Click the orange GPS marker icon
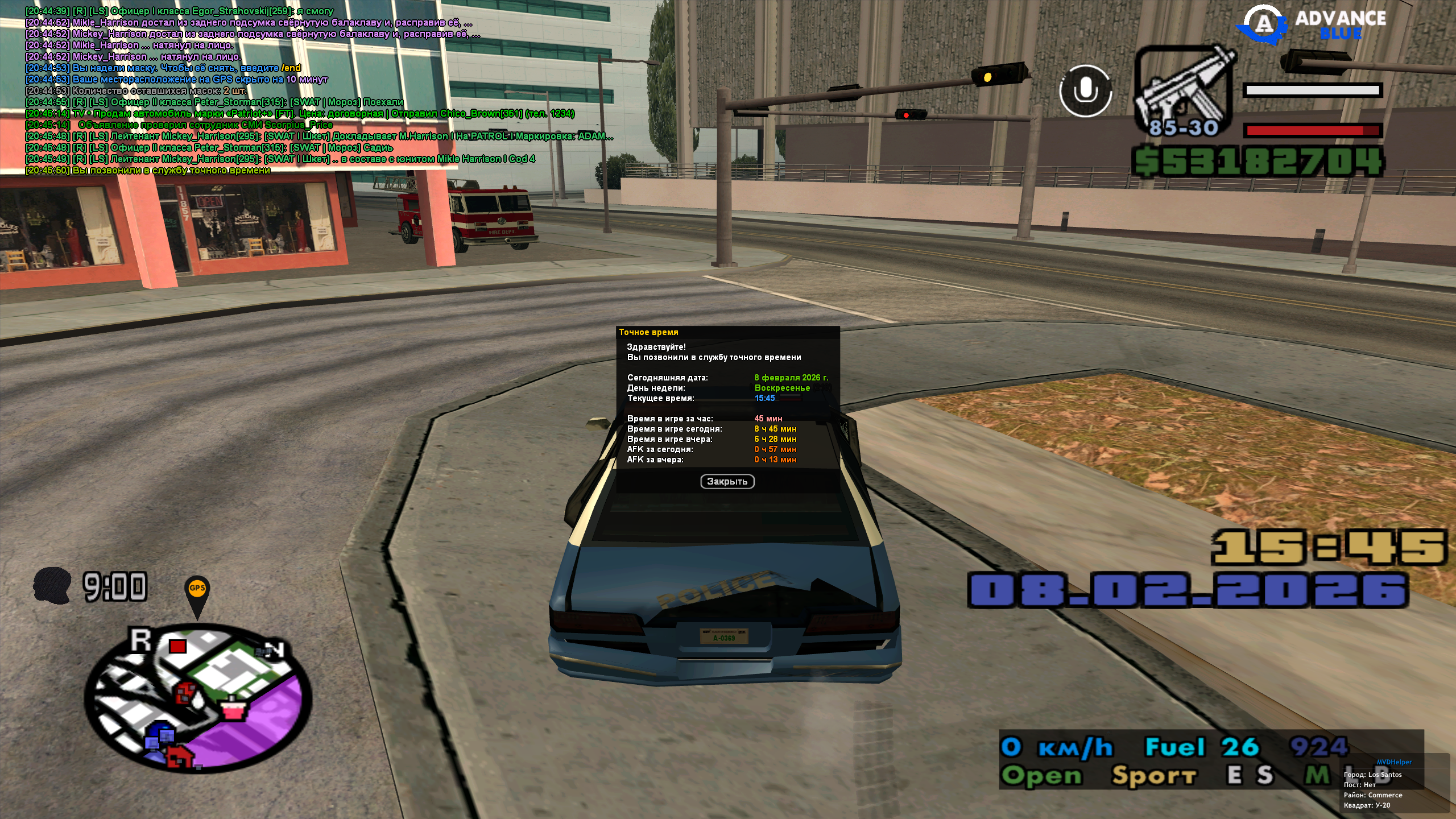Viewport: 1456px width, 819px height. click(197, 591)
